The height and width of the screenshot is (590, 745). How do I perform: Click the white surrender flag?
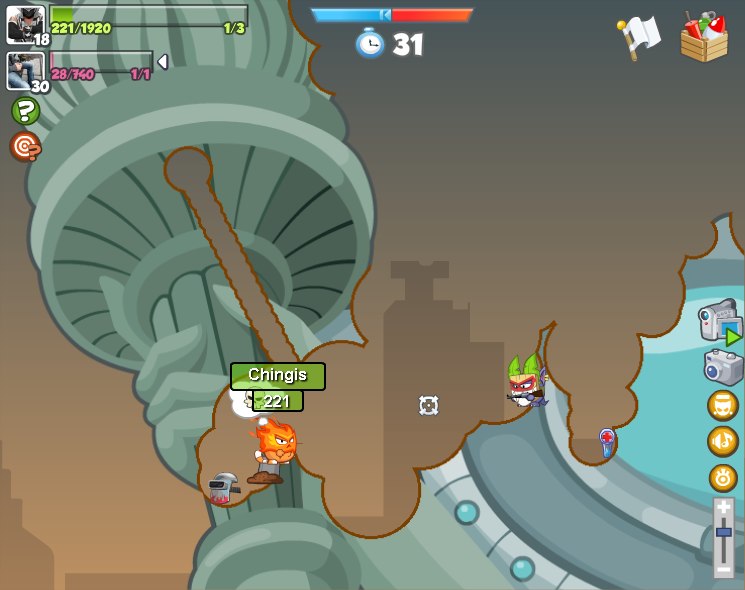coord(638,37)
